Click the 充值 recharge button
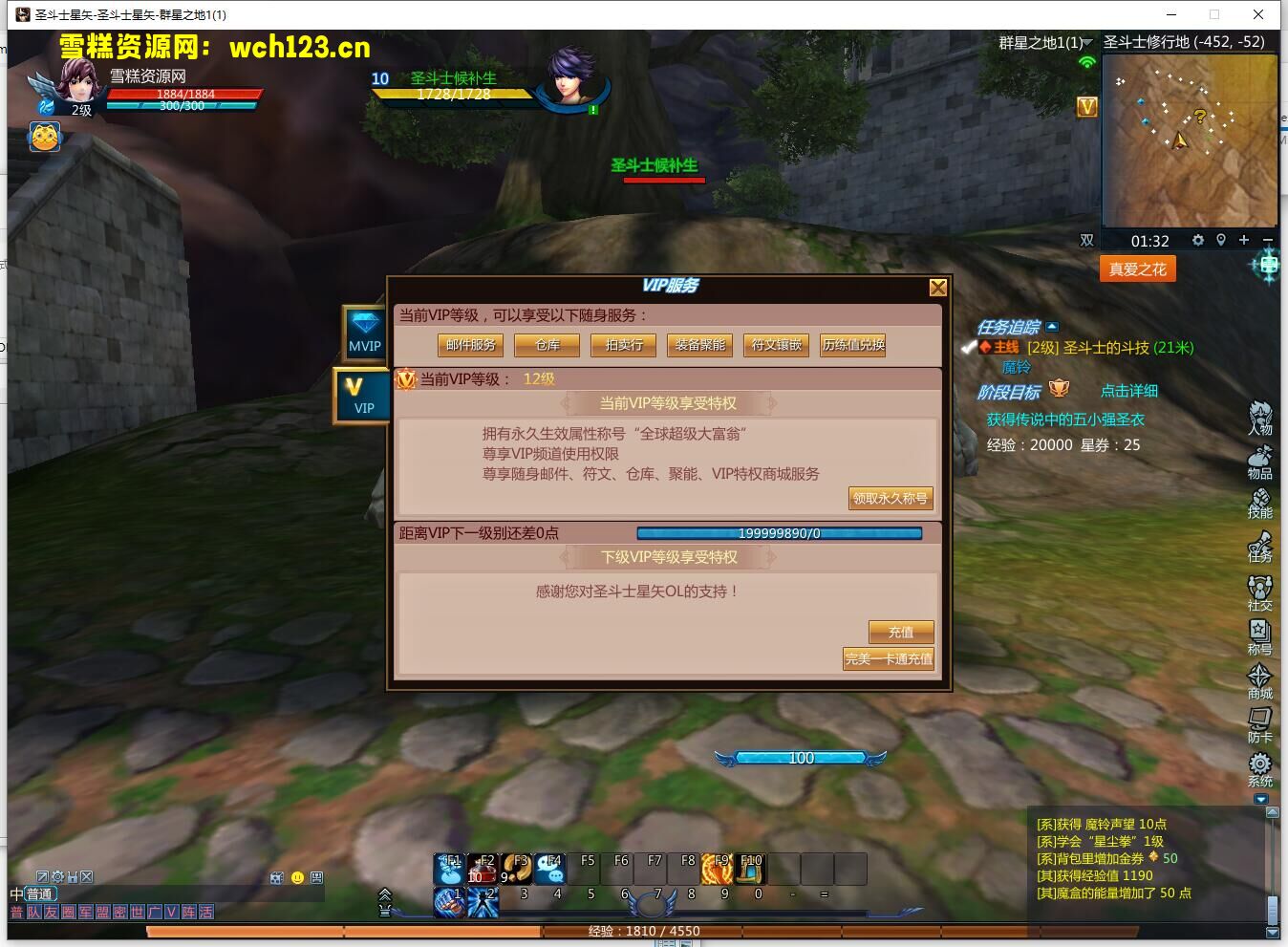This screenshot has width=1288, height=947. [x=900, y=632]
